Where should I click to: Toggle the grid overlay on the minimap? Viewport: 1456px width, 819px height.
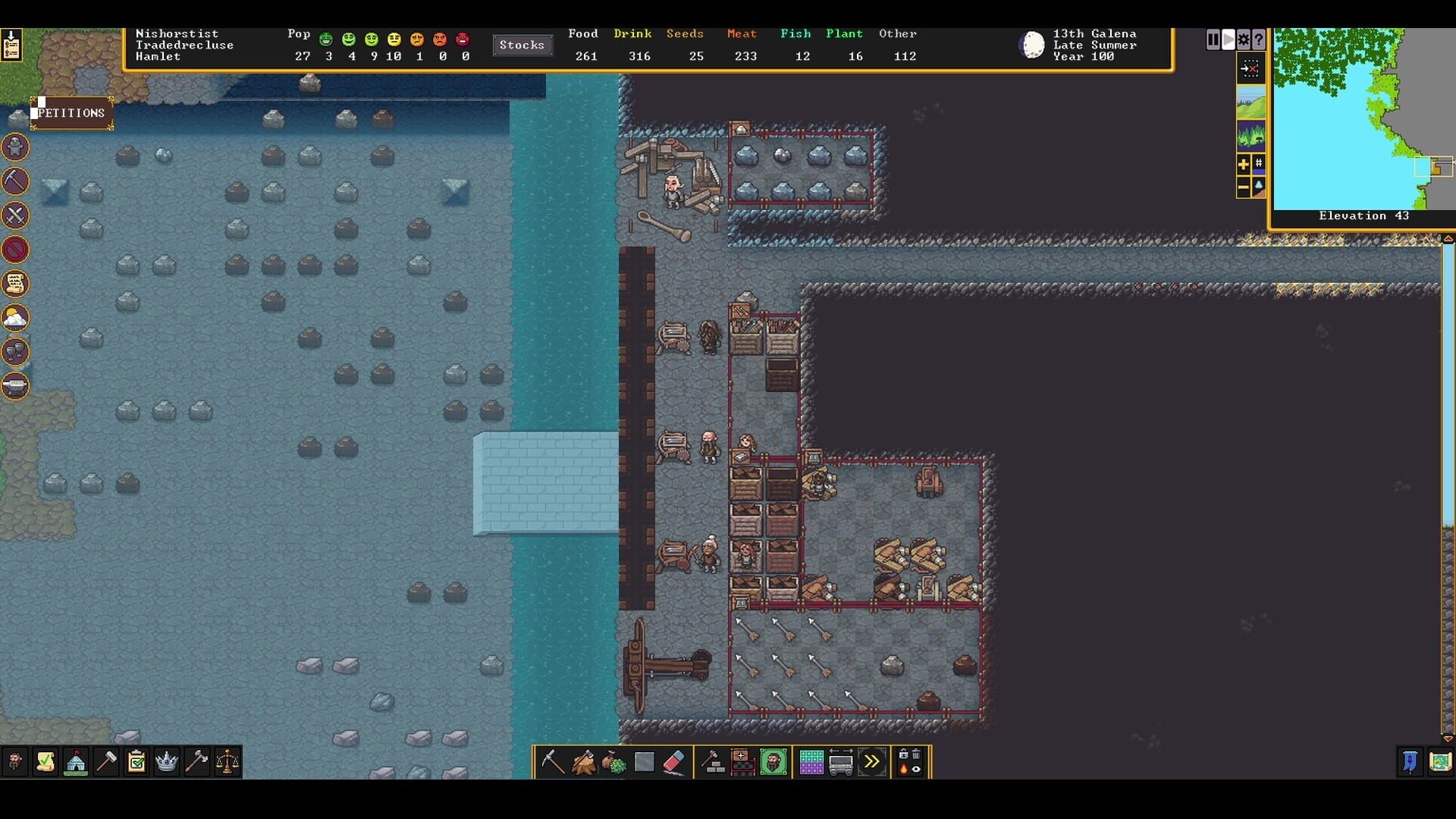pos(1259,165)
